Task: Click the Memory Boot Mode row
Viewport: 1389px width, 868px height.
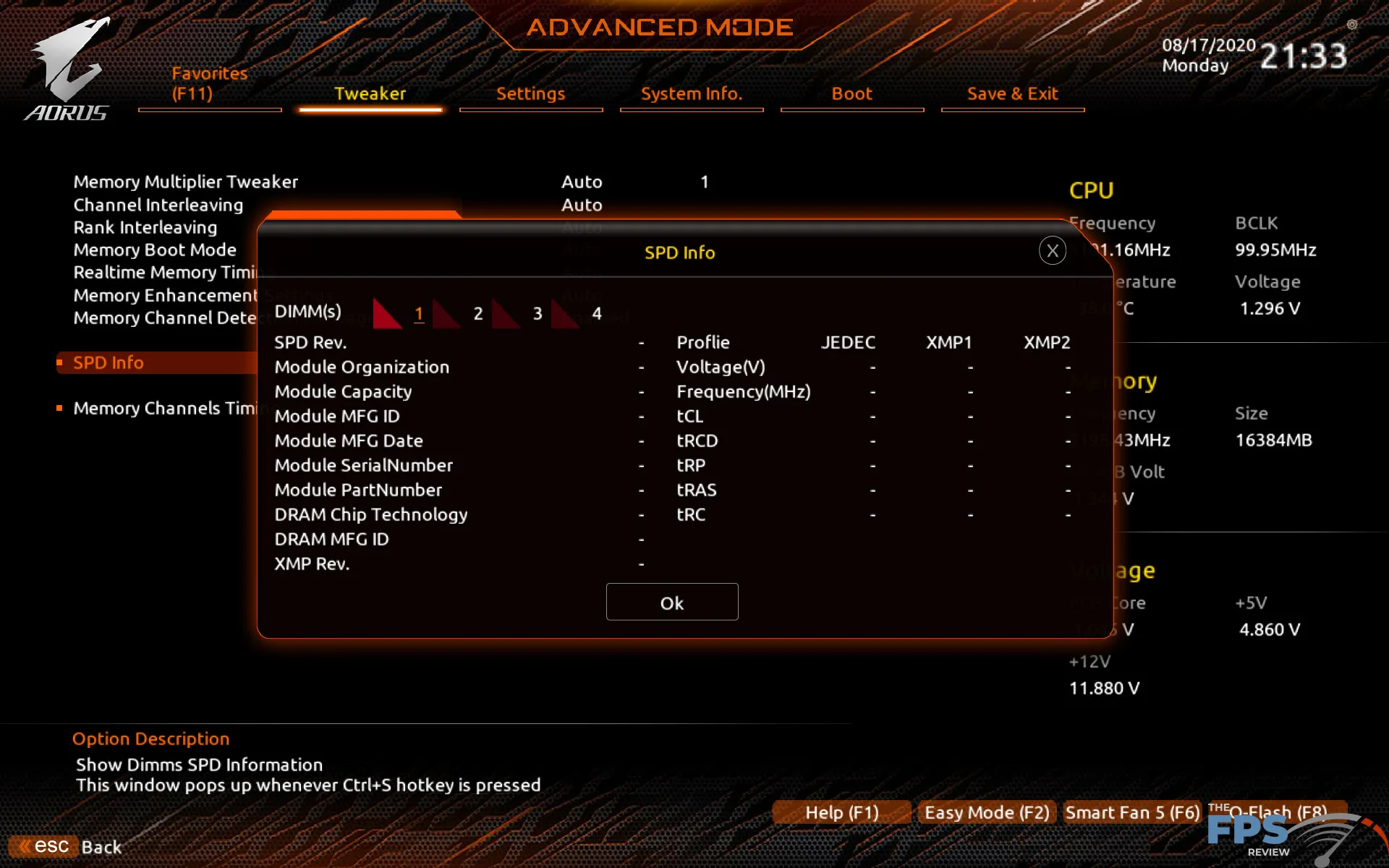Action: [x=154, y=250]
